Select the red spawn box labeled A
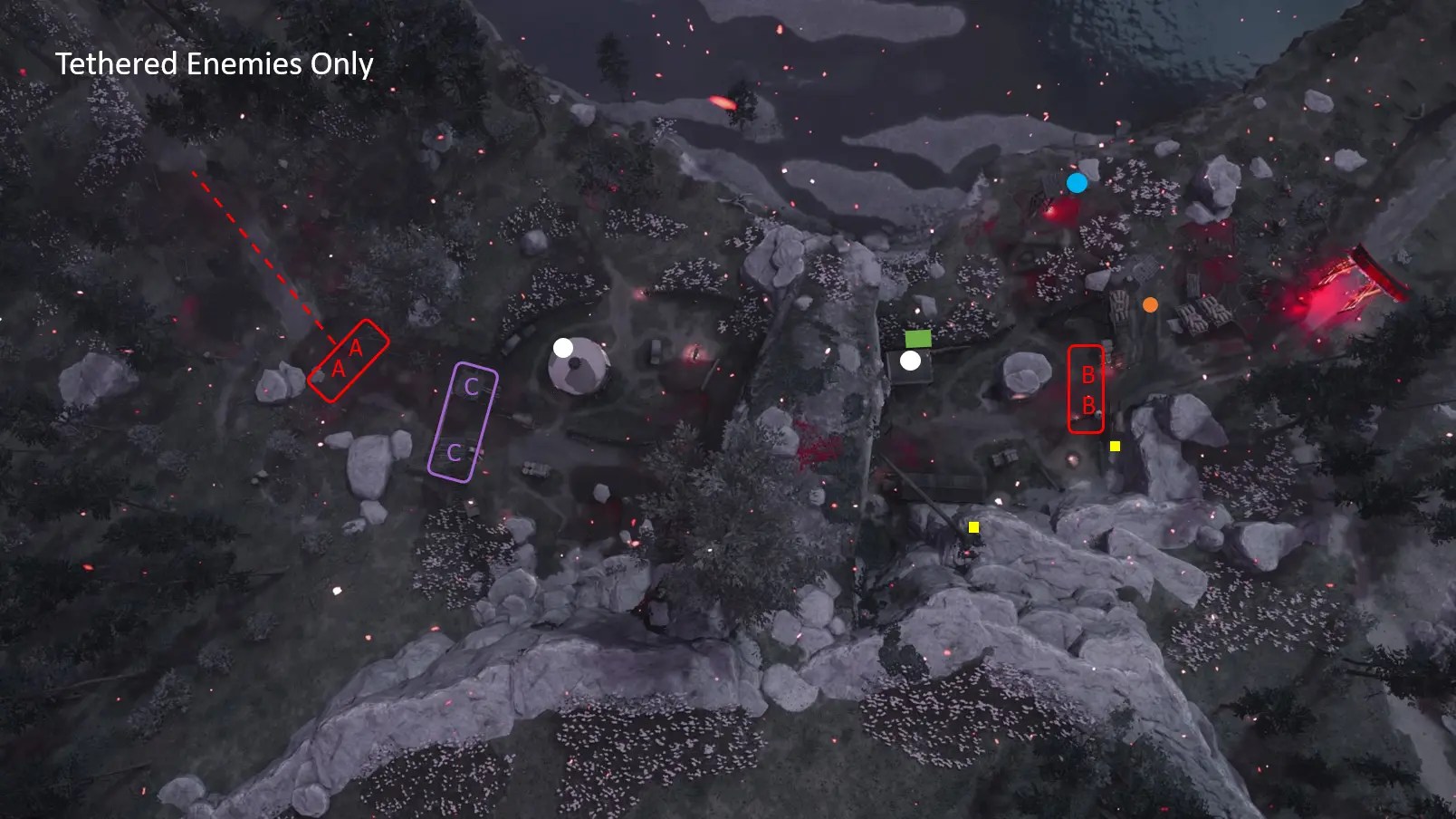1456x819 pixels. (348, 360)
